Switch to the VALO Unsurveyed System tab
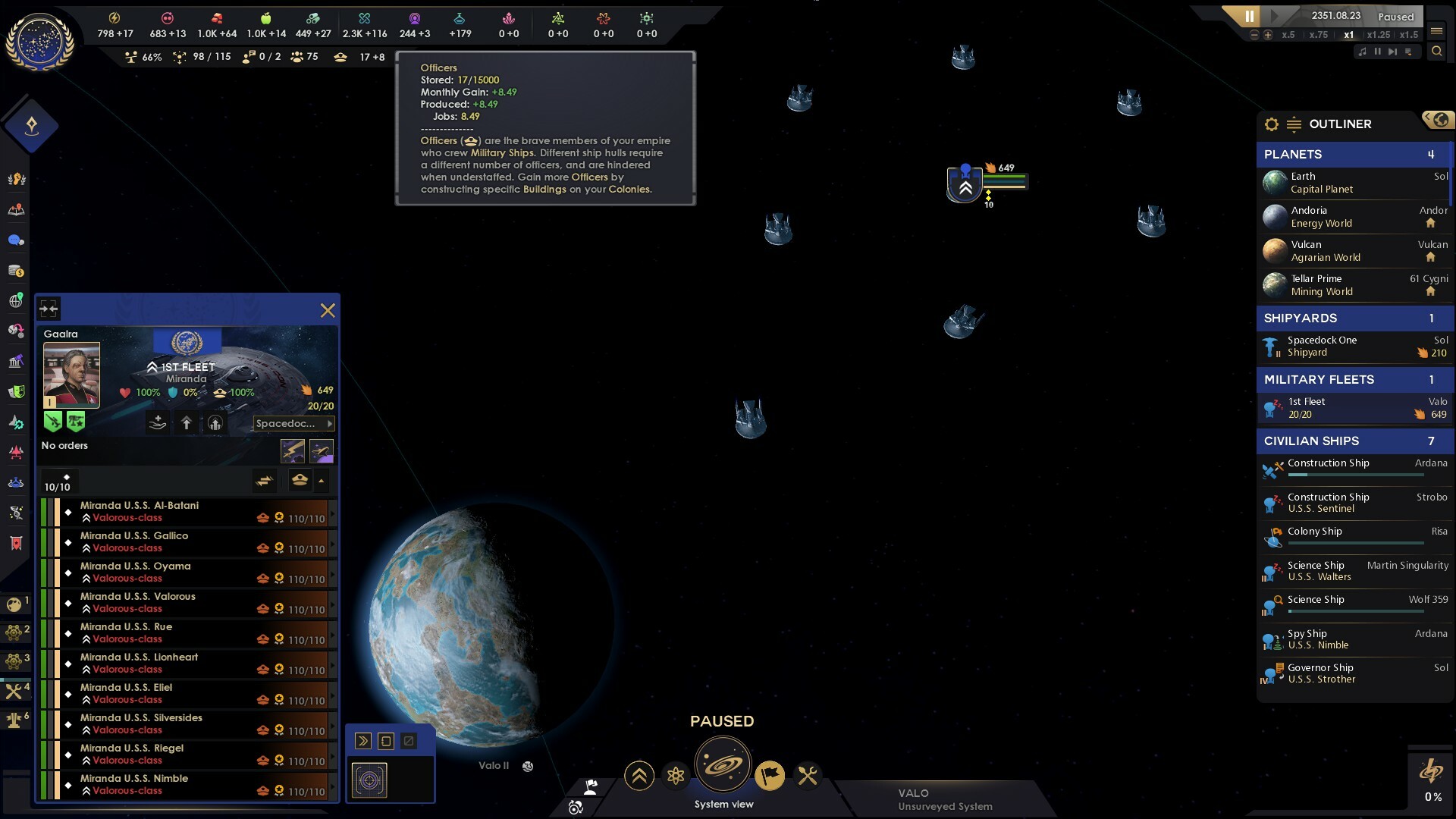 (x=944, y=799)
